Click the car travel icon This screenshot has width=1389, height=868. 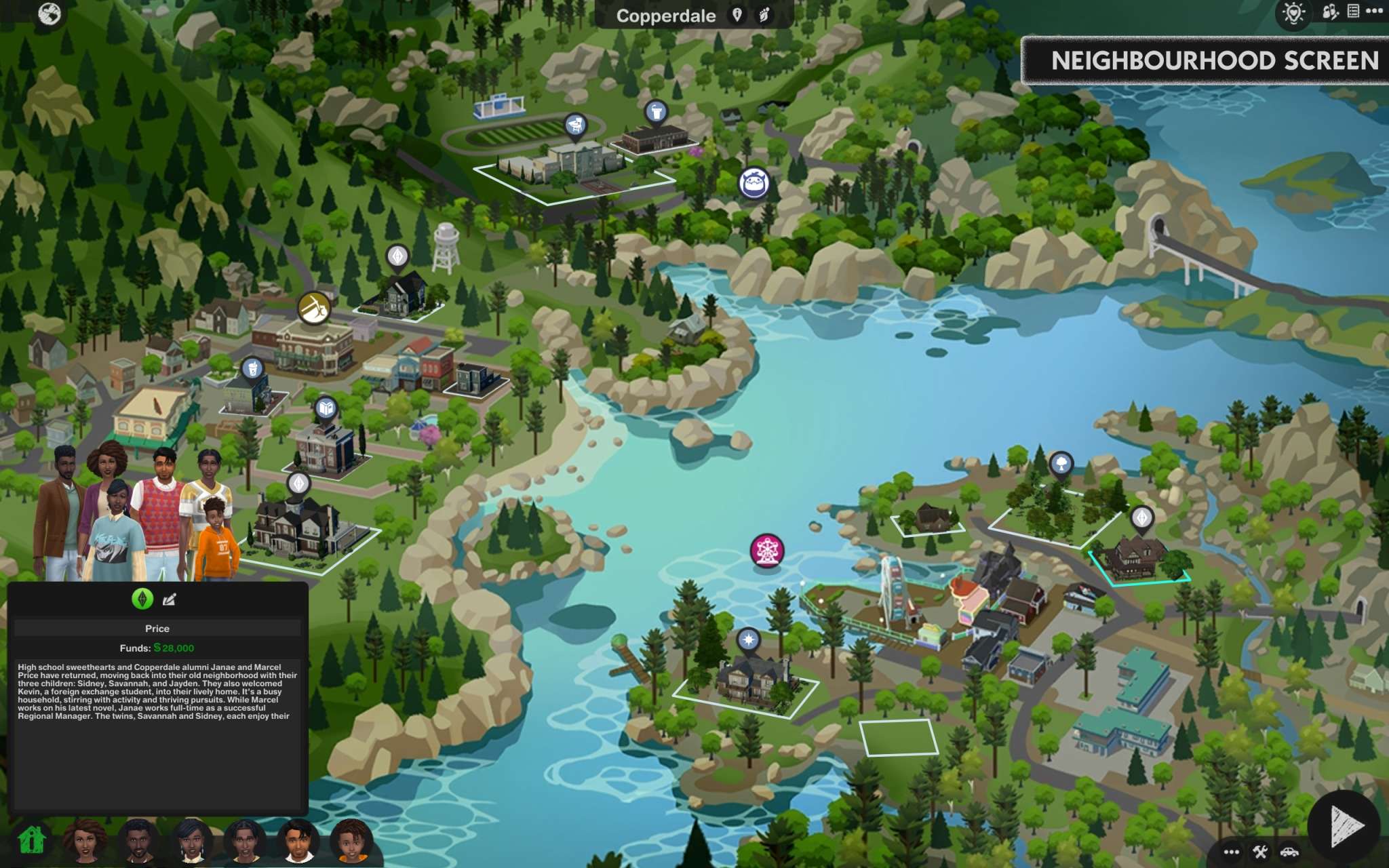click(1289, 852)
